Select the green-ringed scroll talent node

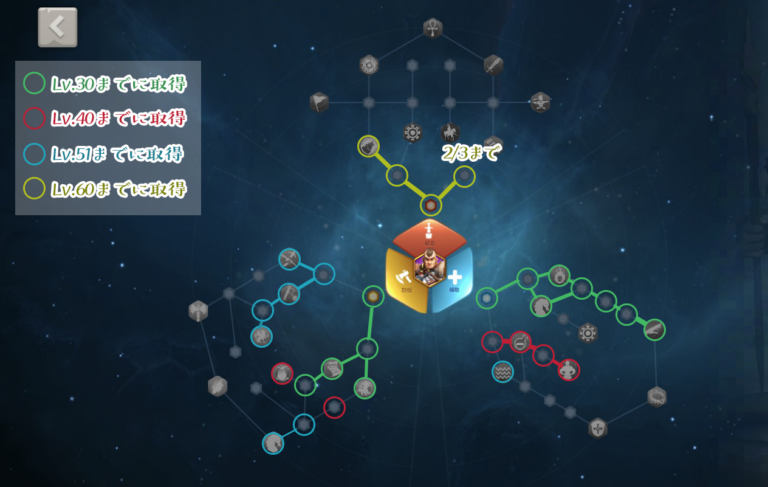point(332,368)
